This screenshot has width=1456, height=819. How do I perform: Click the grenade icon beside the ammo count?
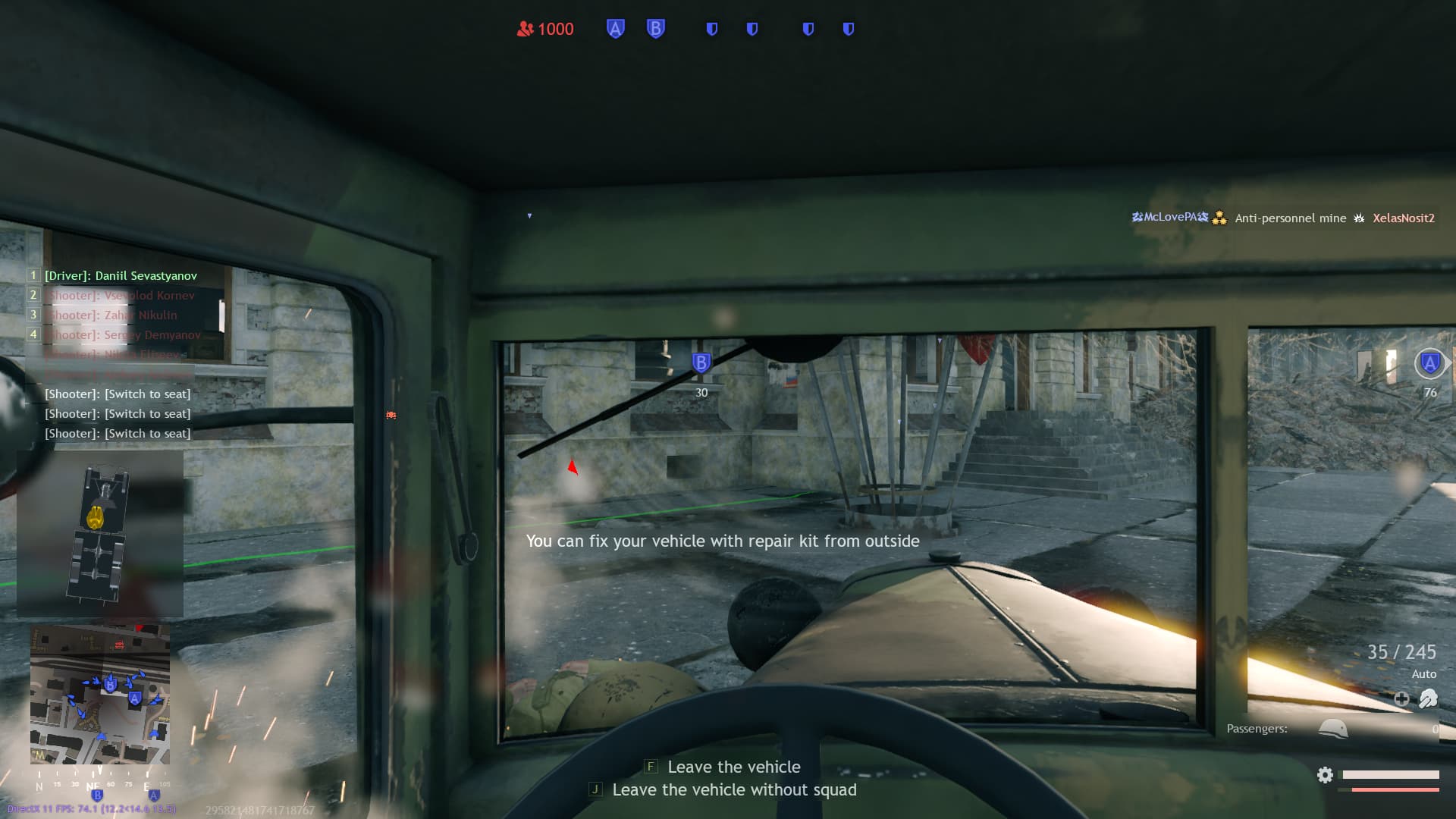pyautogui.click(x=1429, y=699)
